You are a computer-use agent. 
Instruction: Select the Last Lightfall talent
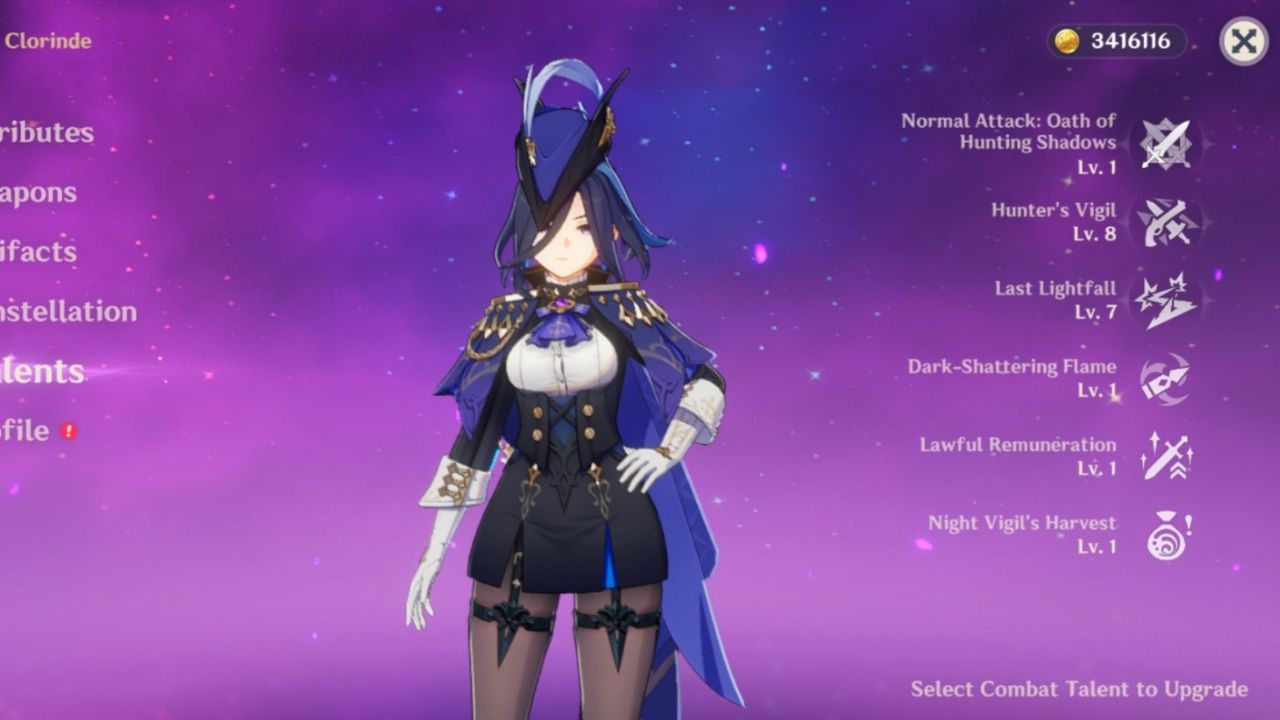pos(1166,300)
